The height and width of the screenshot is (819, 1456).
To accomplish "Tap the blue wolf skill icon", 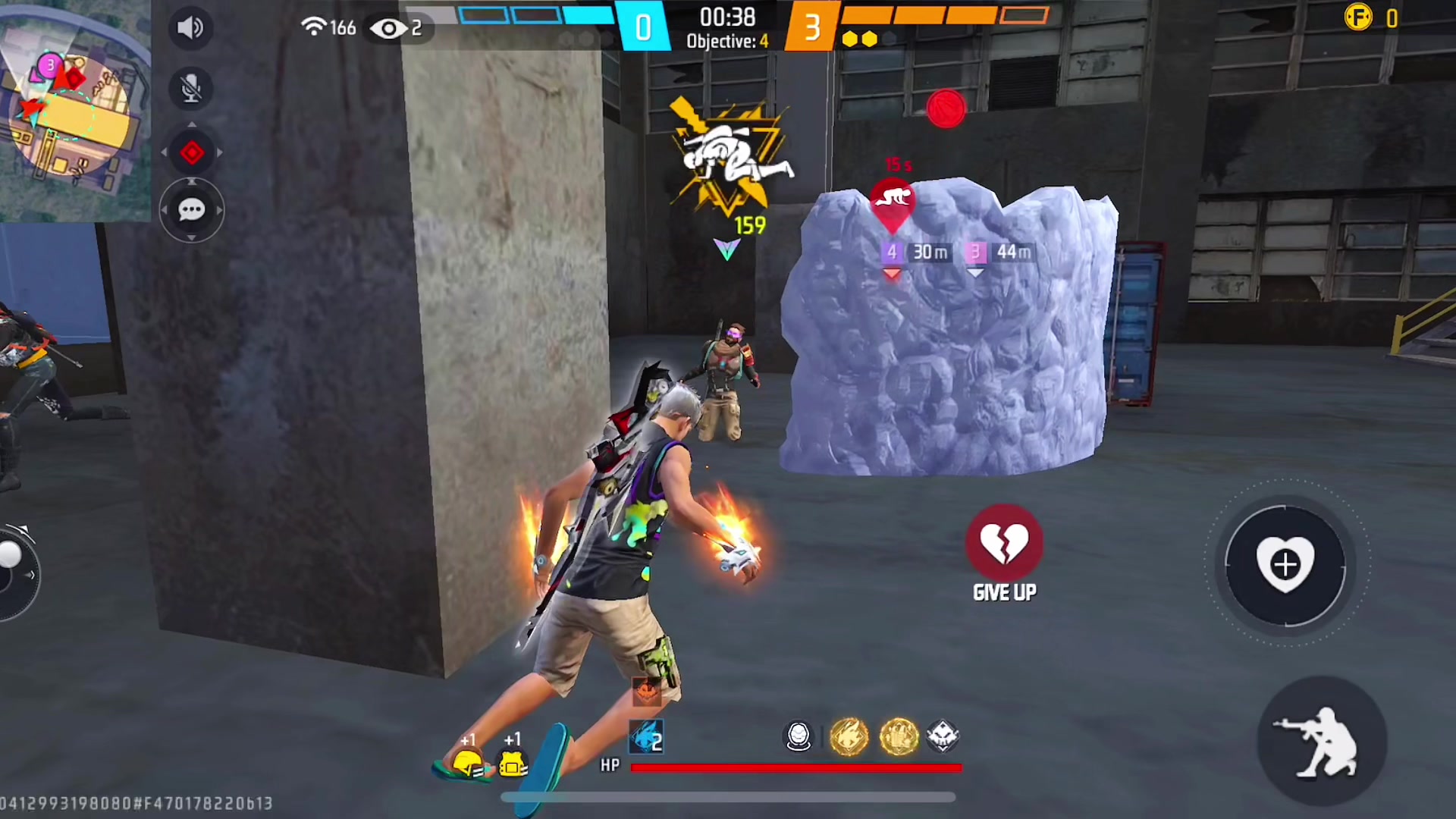I will [x=647, y=736].
